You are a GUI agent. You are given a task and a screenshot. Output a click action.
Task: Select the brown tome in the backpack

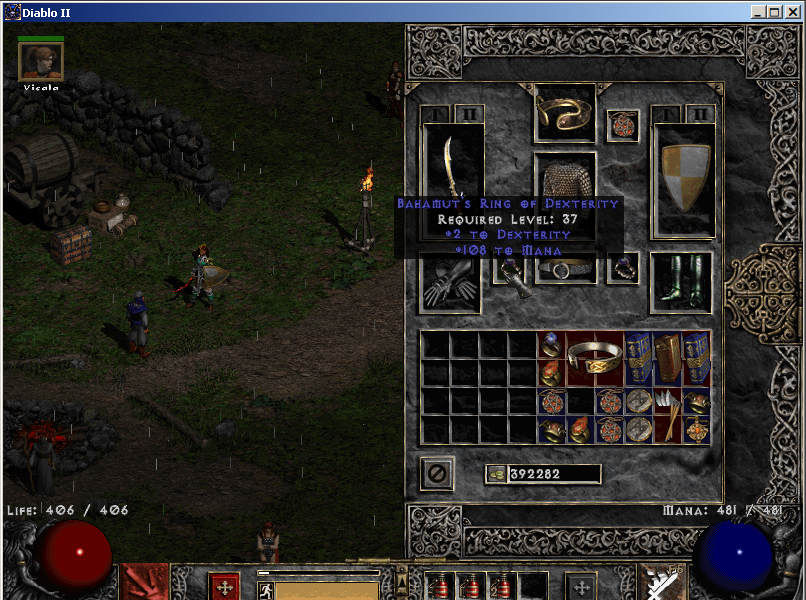tap(668, 358)
